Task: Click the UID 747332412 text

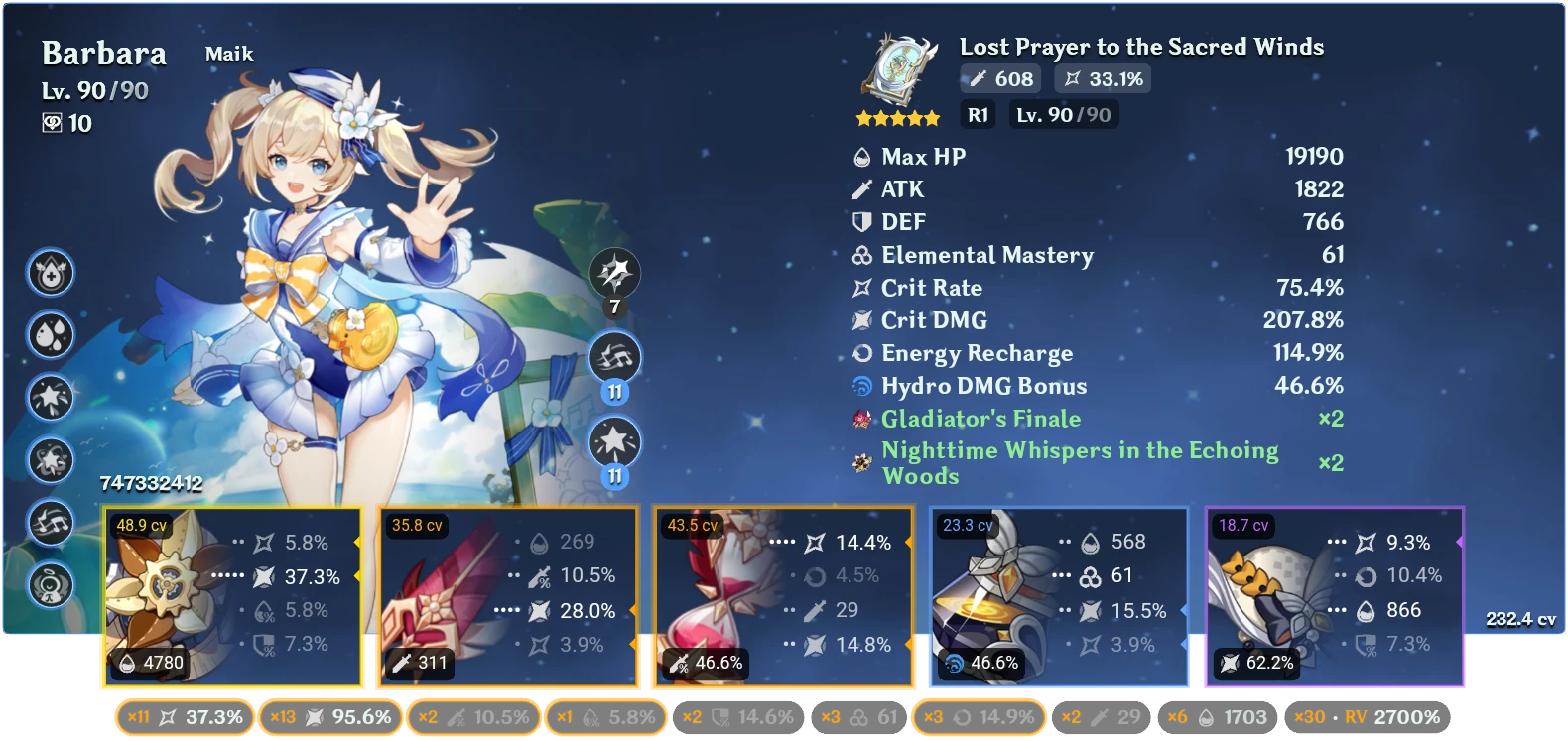Action: 150,485
